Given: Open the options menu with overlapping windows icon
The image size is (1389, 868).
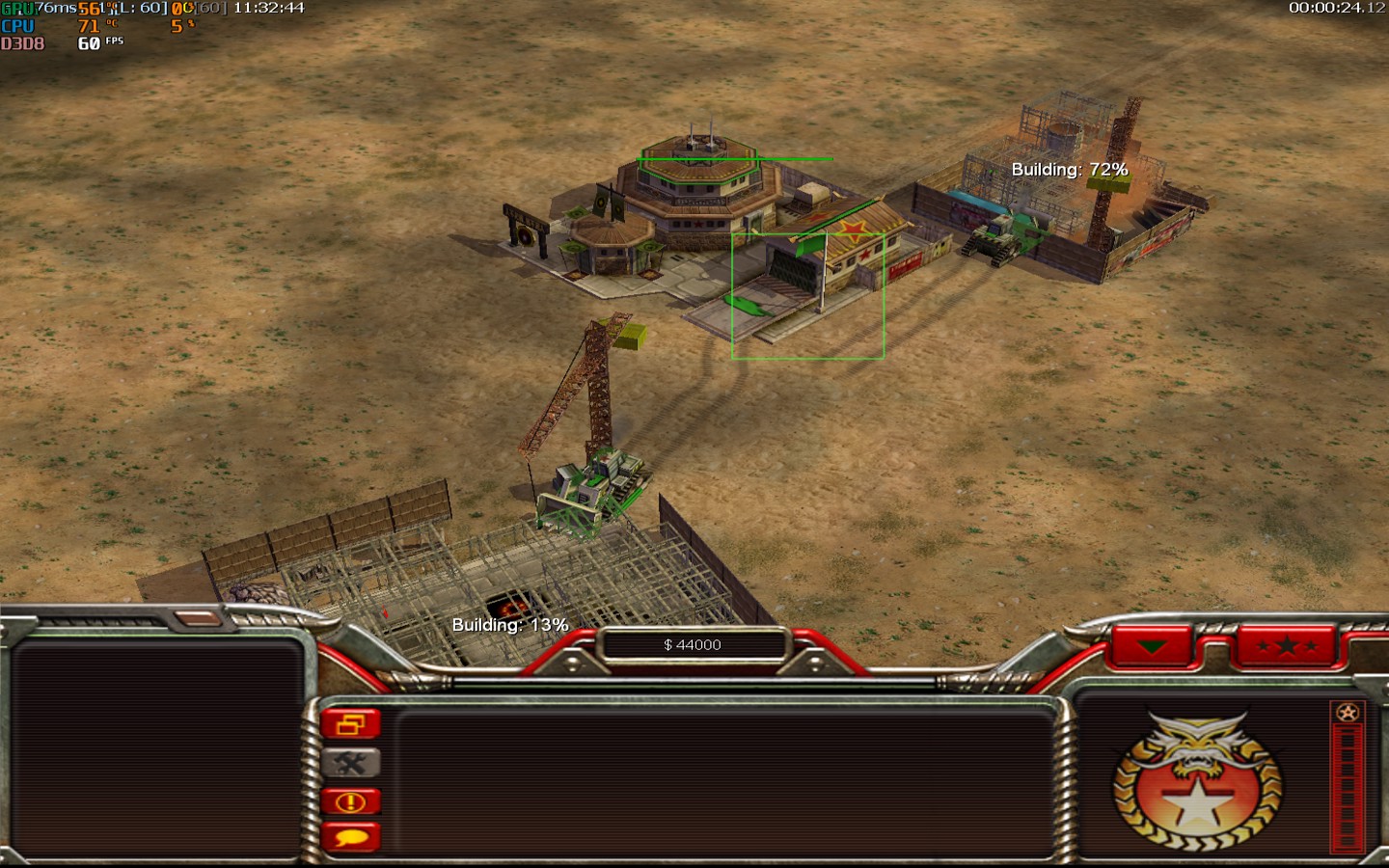Looking at the screenshot, I should click(350, 724).
